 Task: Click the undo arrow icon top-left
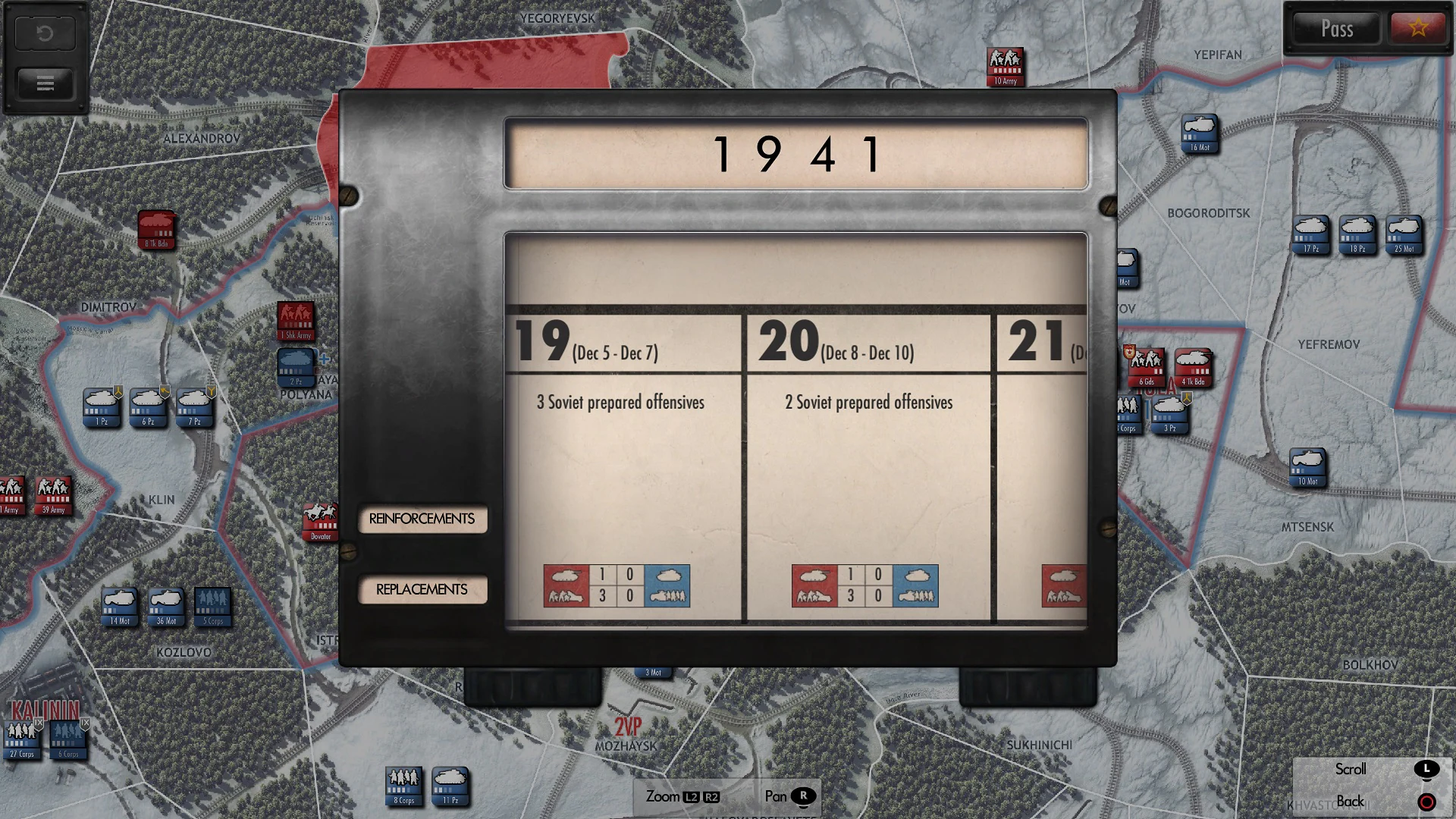(44, 32)
